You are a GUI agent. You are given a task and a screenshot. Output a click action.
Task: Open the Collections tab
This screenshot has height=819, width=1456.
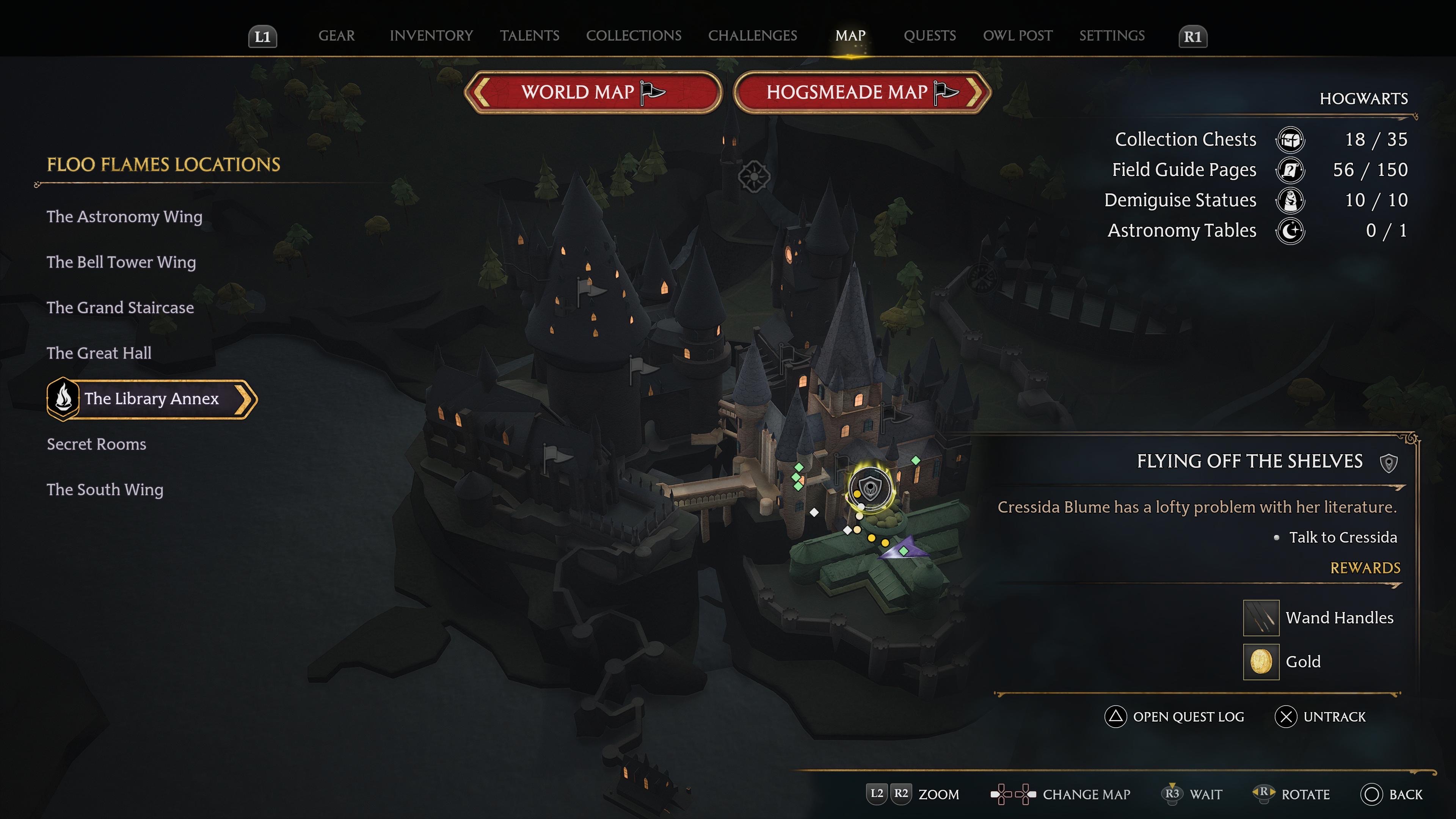pos(634,36)
